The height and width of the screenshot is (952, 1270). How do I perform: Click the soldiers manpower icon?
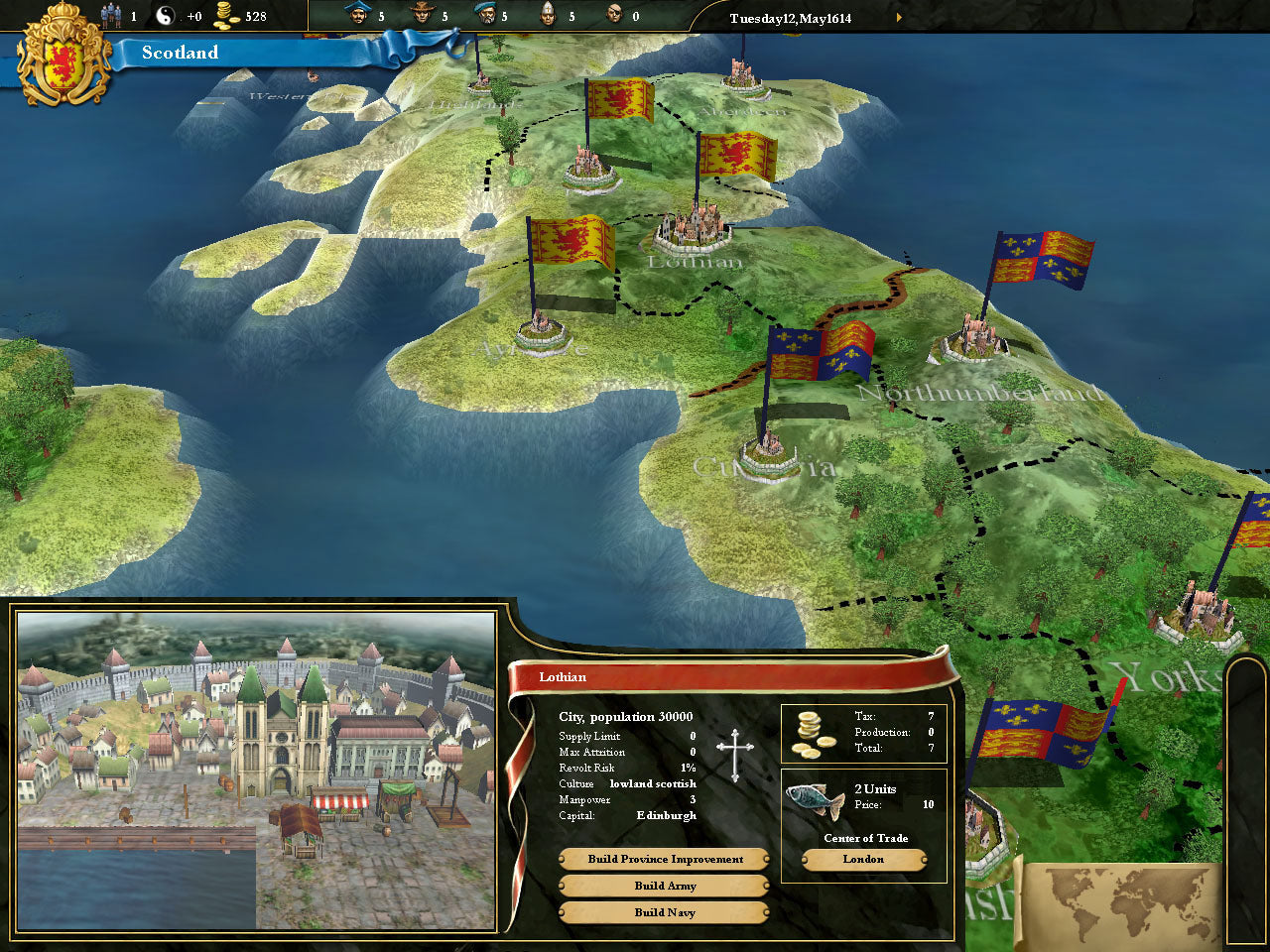tap(112, 16)
